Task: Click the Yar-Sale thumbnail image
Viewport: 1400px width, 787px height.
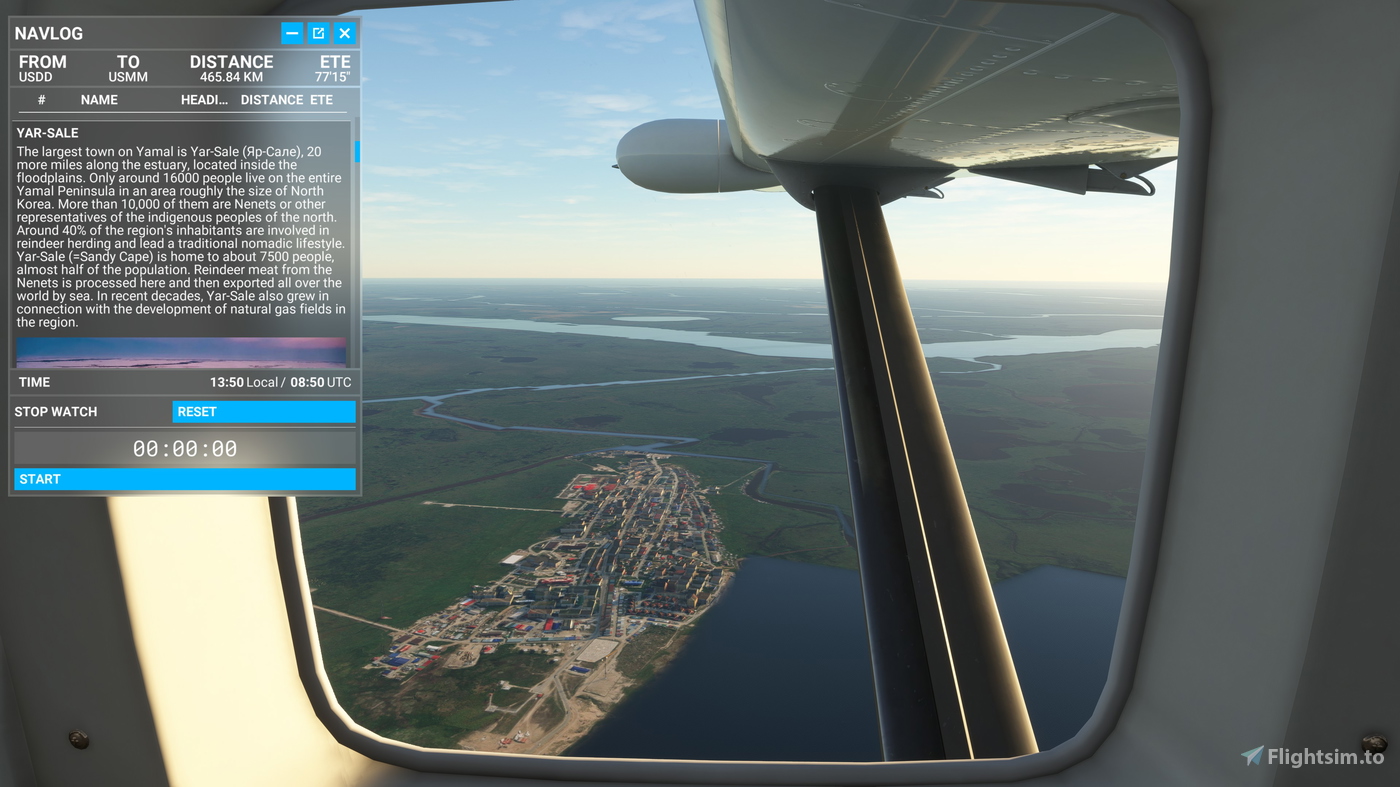Action: pos(181,352)
